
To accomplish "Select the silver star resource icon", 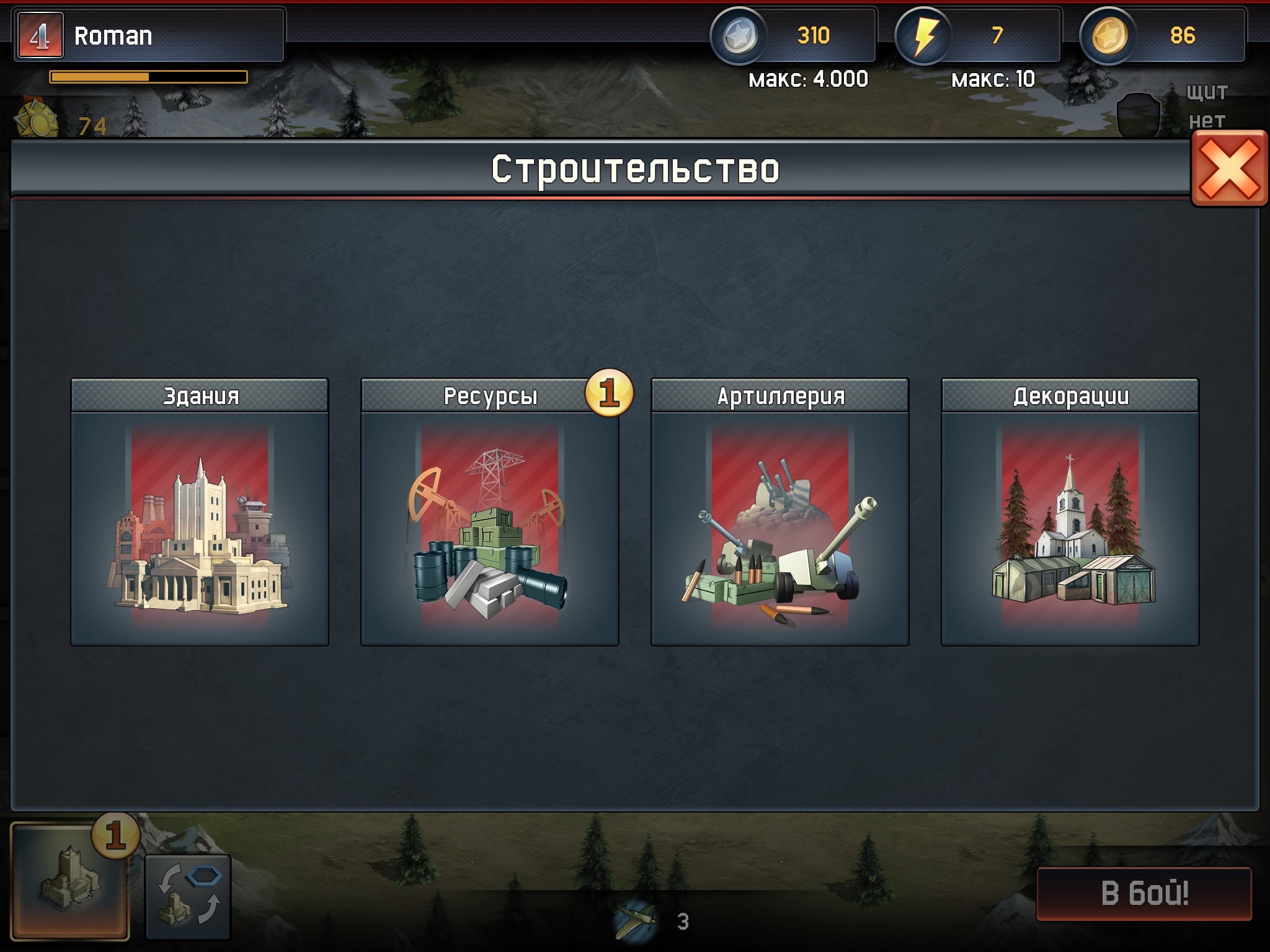I will [739, 35].
